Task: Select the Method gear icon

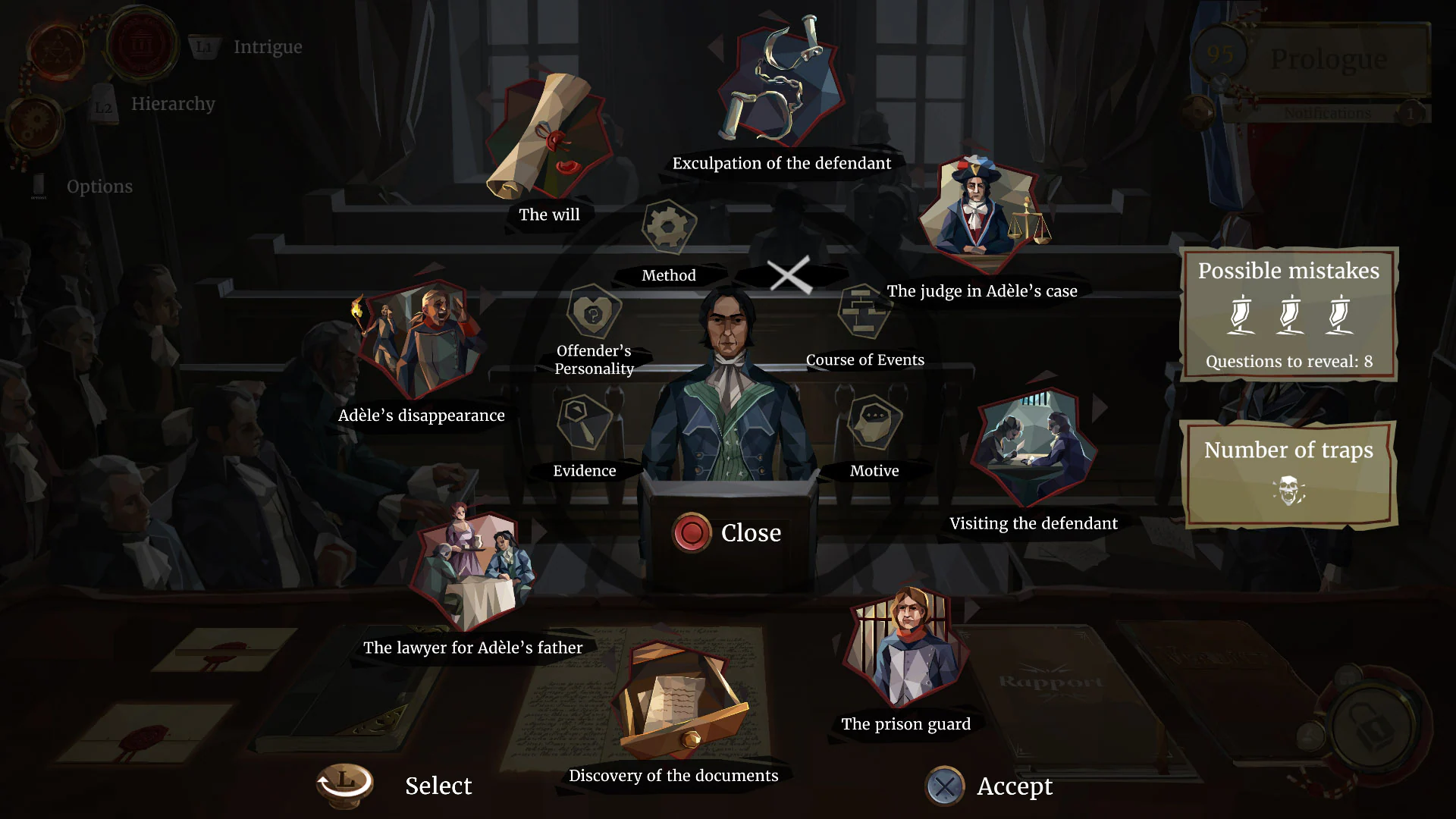Action: click(667, 227)
